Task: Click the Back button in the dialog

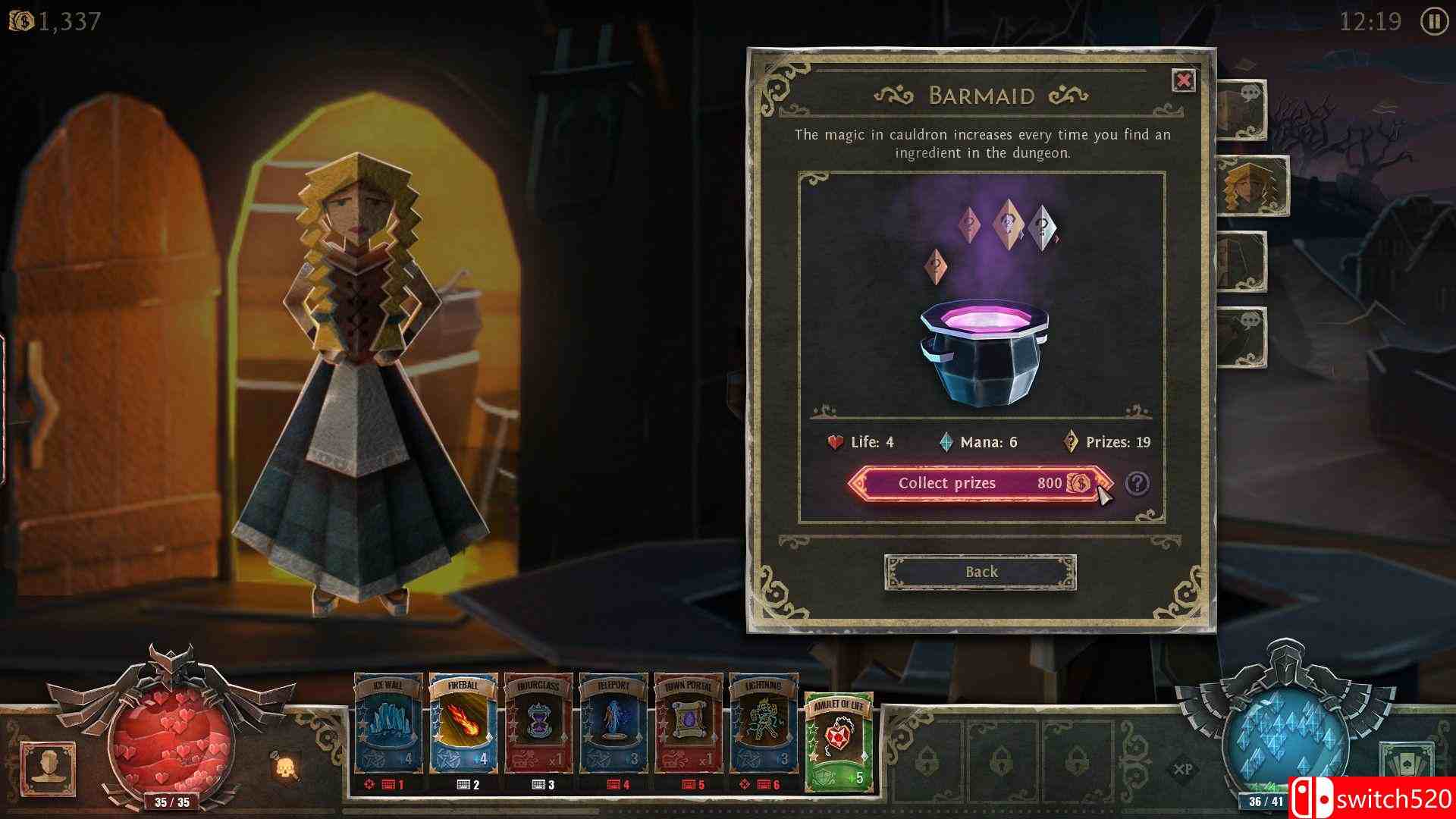Action: coord(981,572)
